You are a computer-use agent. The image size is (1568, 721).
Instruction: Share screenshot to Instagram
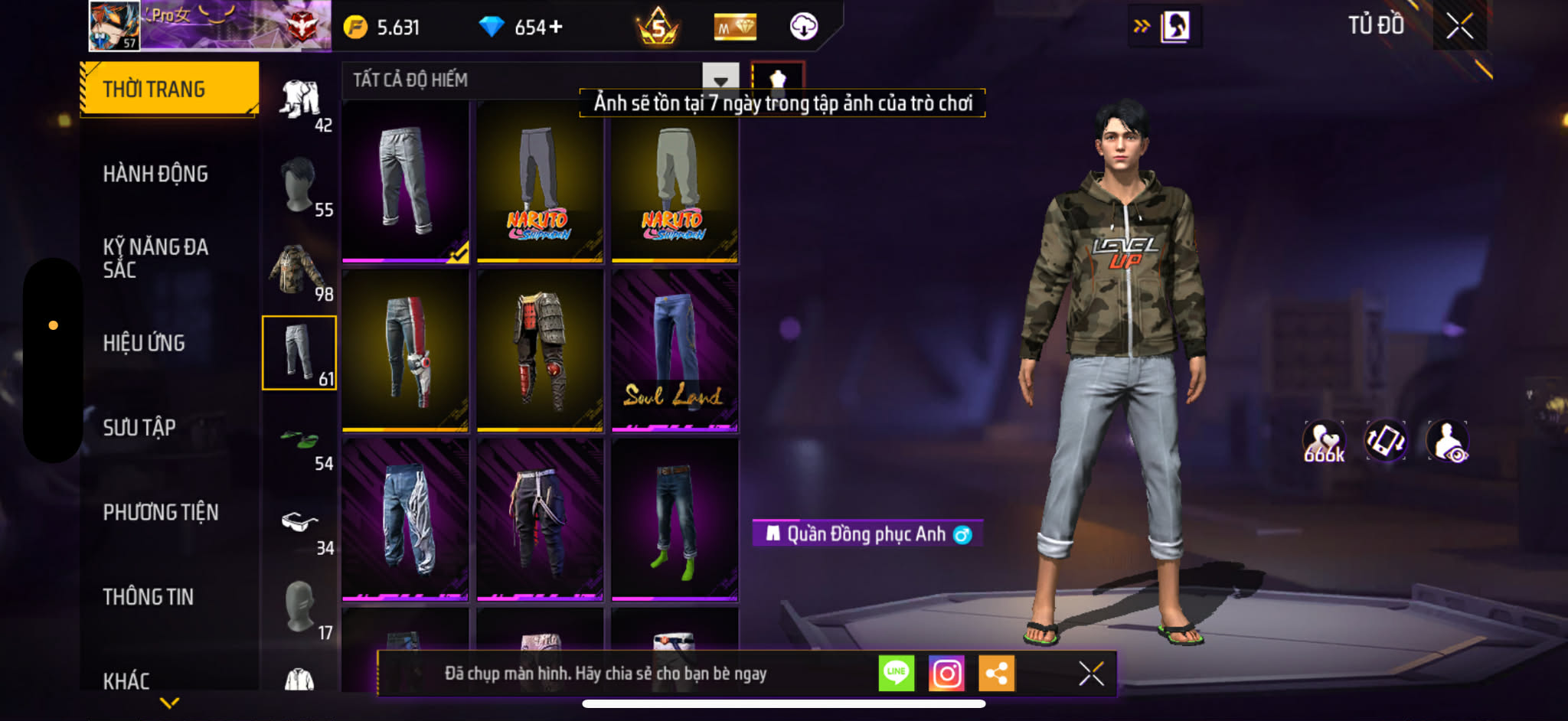coord(946,674)
